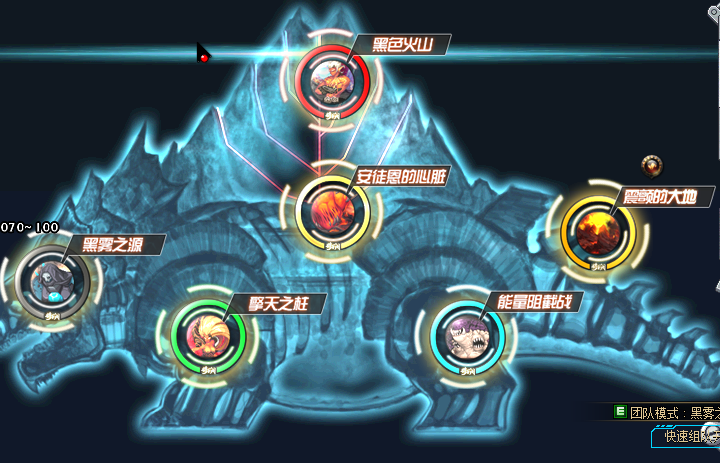Click the small round flame medallion icon
This screenshot has width=720, height=463.
click(653, 165)
